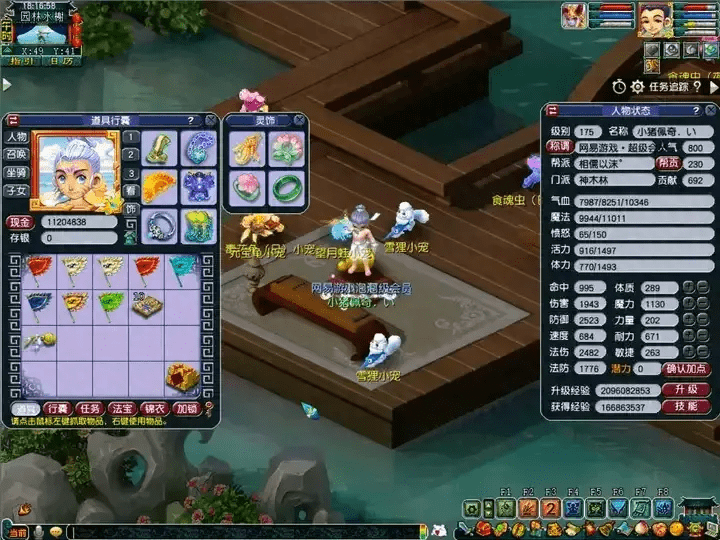Select the 法宝 treasure tab
Viewport: 720px width, 540px height.
pyautogui.click(x=122, y=408)
